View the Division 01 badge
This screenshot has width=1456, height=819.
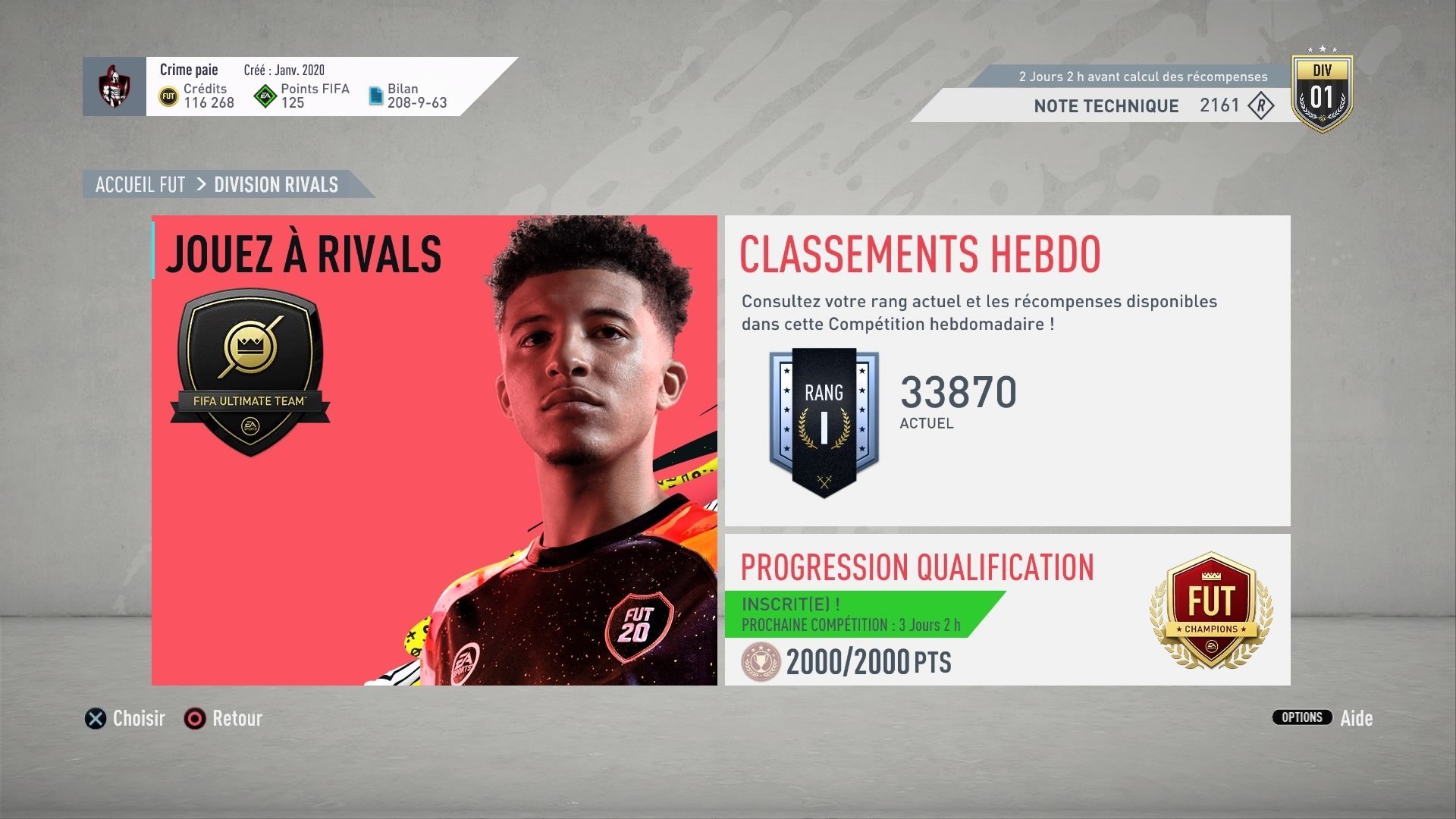pos(1322,93)
